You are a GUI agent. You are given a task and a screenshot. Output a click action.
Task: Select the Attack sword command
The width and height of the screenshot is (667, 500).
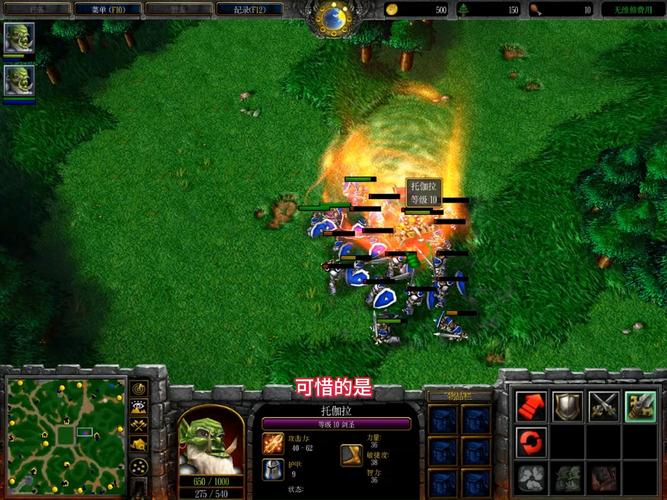pyautogui.click(x=639, y=406)
